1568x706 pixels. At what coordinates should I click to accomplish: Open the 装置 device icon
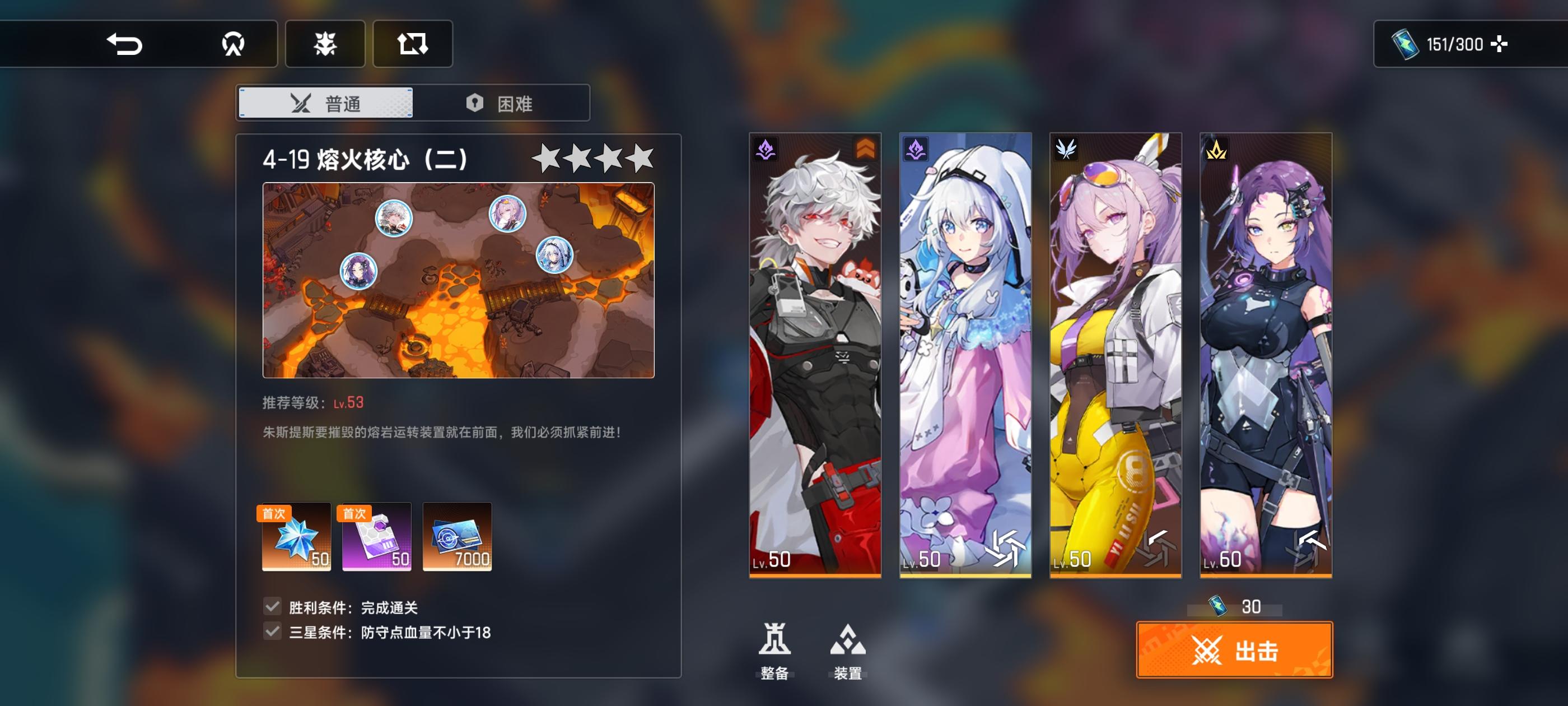pyautogui.click(x=848, y=640)
